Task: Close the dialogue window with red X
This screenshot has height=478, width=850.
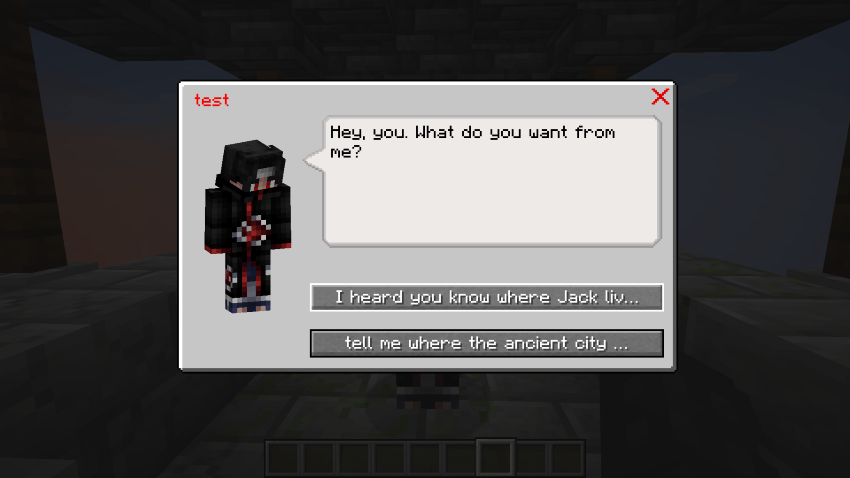Action: 660,97
